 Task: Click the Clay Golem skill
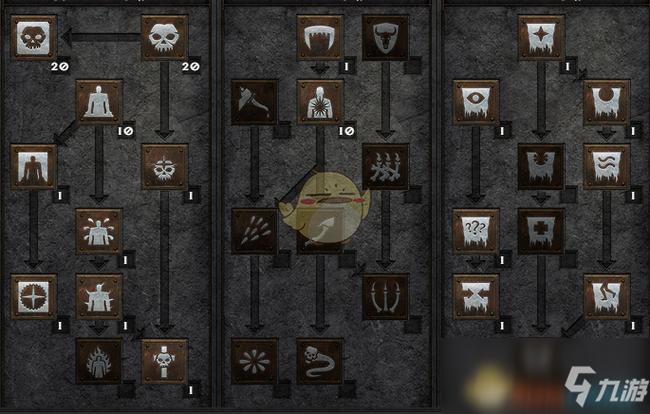pos(100,103)
